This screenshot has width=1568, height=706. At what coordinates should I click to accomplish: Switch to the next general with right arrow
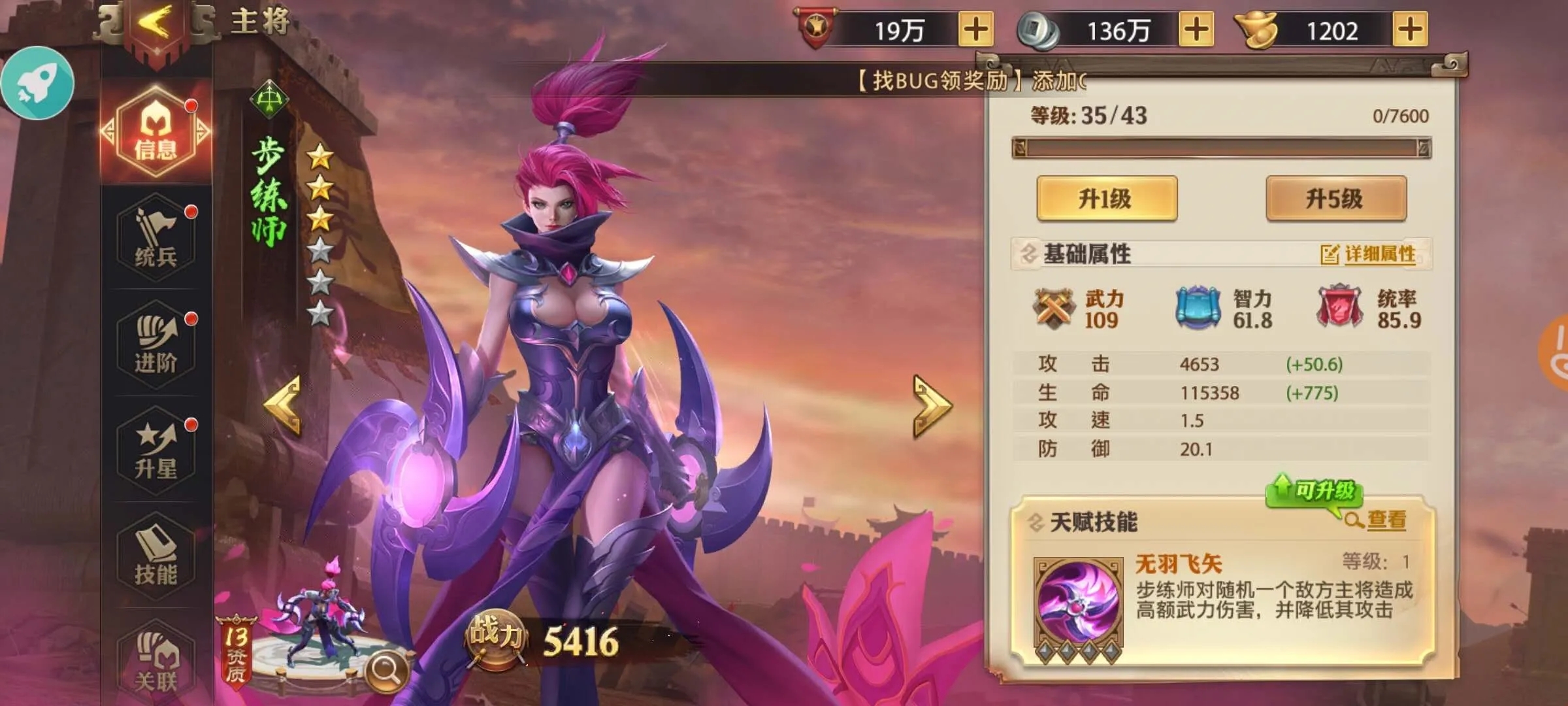click(933, 405)
